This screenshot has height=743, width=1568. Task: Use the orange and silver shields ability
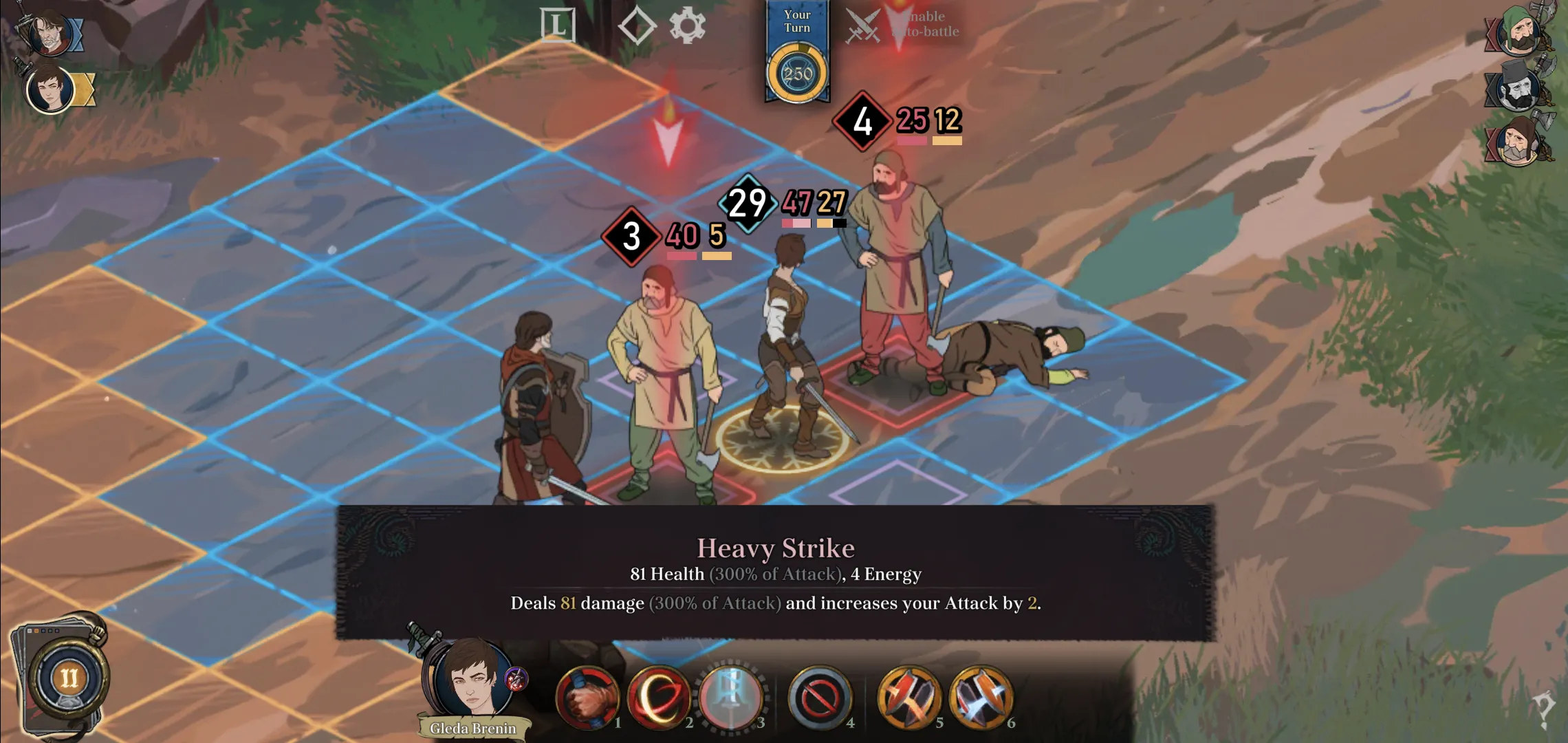click(981, 698)
